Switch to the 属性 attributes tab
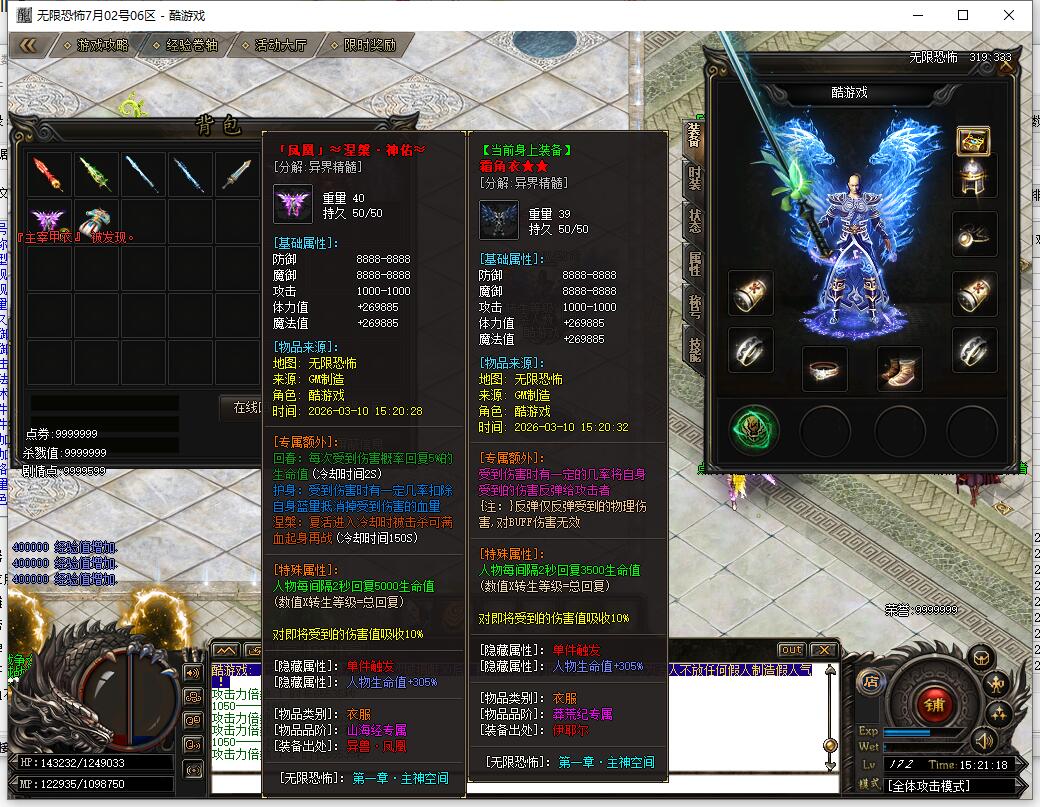1040x807 pixels. pos(695,262)
